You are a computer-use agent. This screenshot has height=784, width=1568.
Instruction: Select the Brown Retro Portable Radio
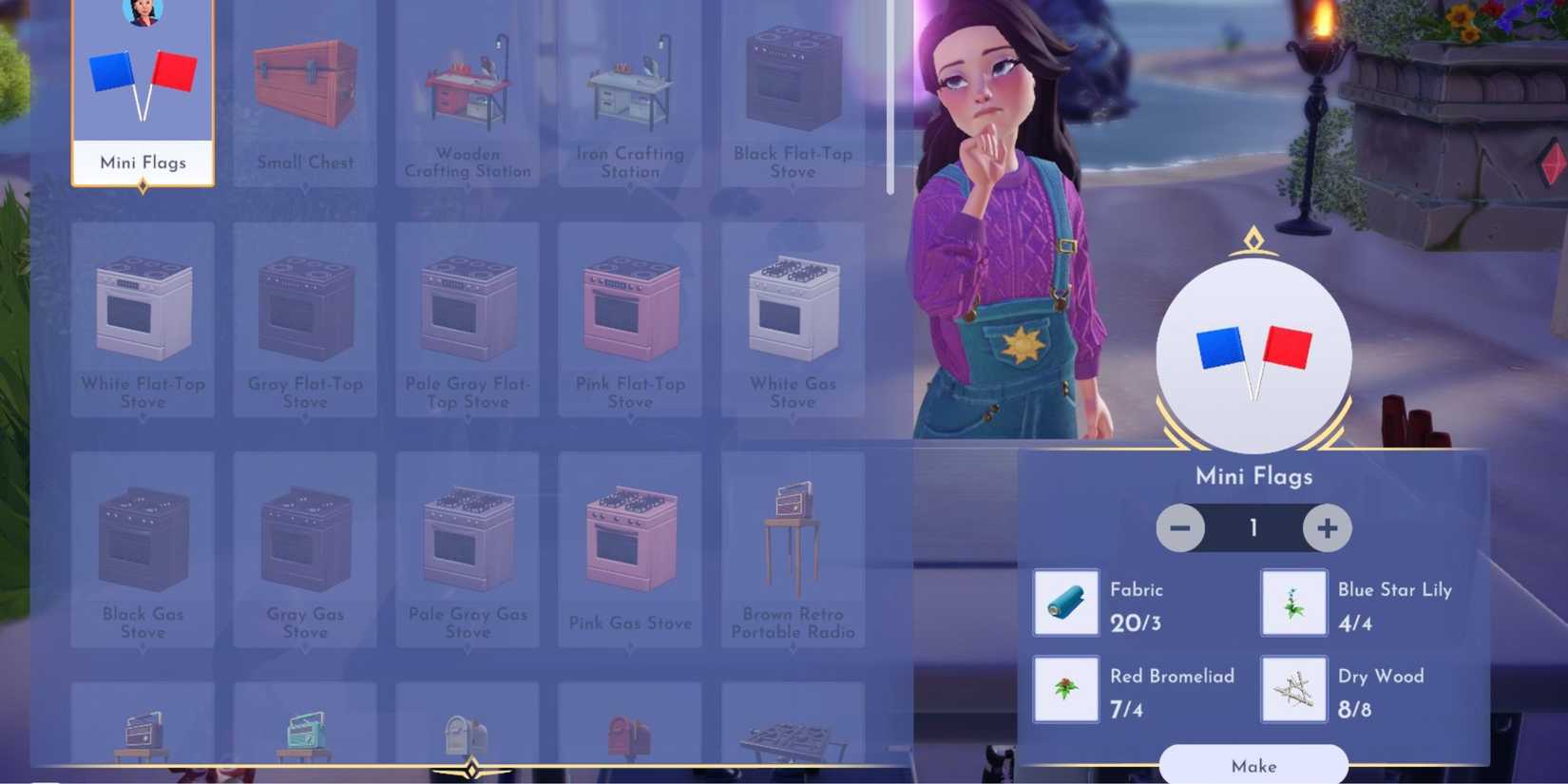point(793,546)
